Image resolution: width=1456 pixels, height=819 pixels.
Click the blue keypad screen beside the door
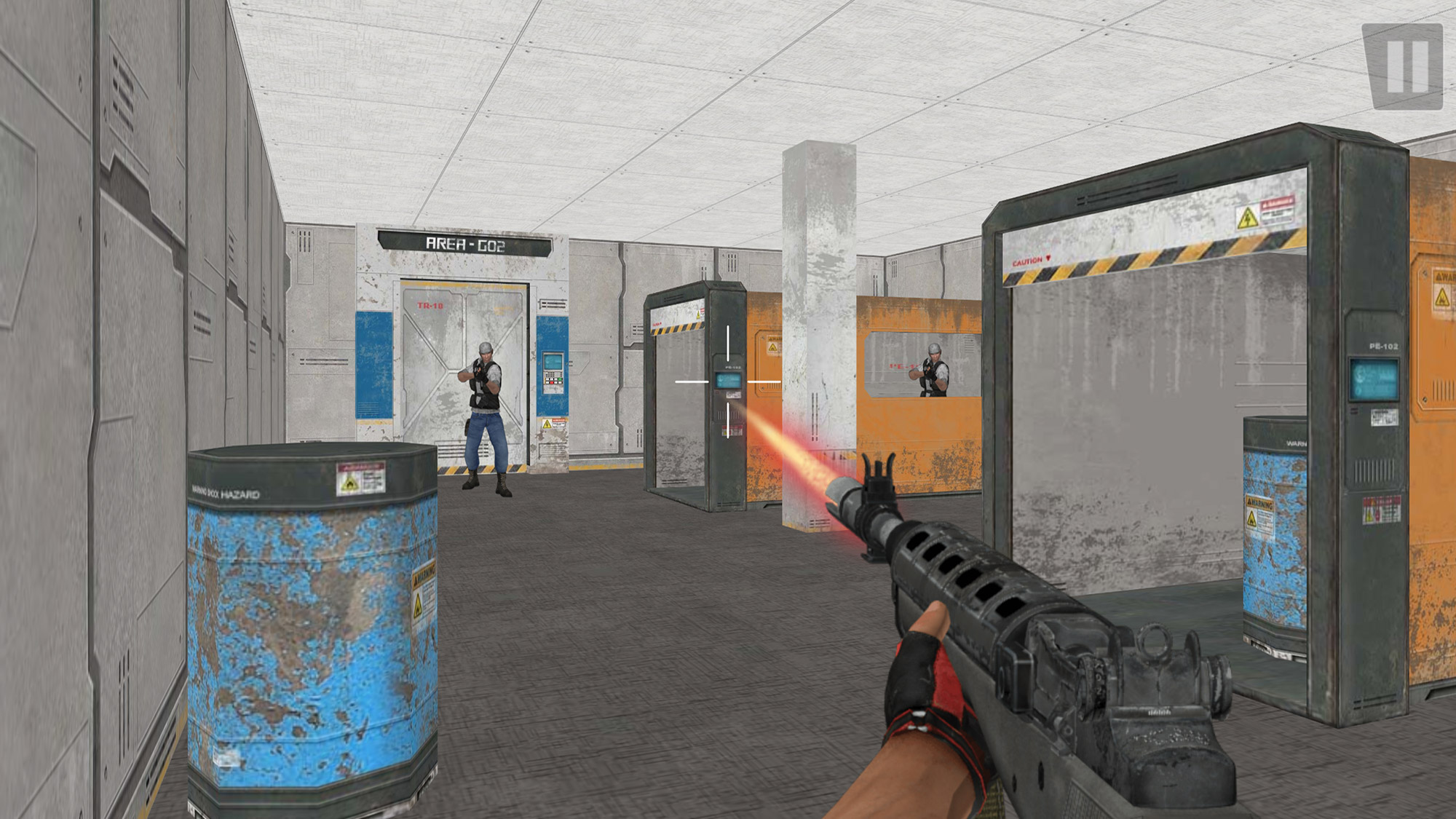[x=553, y=362]
